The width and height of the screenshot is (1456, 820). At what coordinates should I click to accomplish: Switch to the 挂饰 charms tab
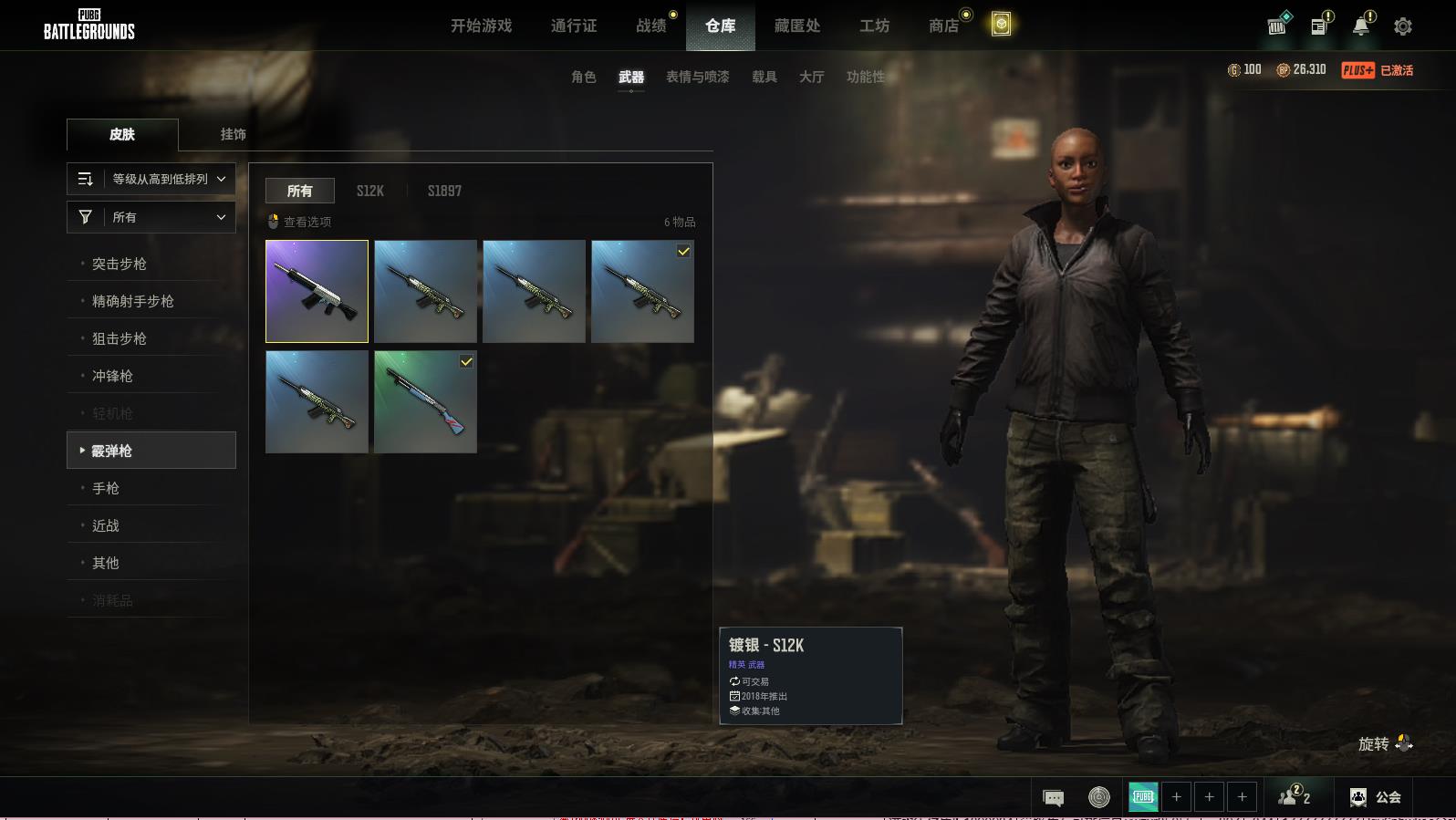[x=233, y=134]
